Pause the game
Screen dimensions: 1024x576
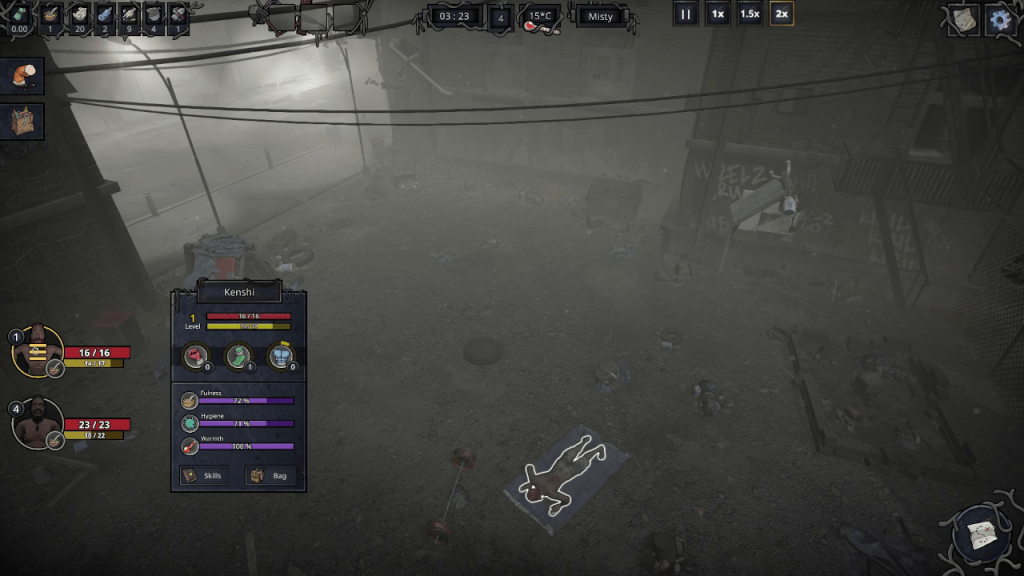pyautogui.click(x=686, y=15)
